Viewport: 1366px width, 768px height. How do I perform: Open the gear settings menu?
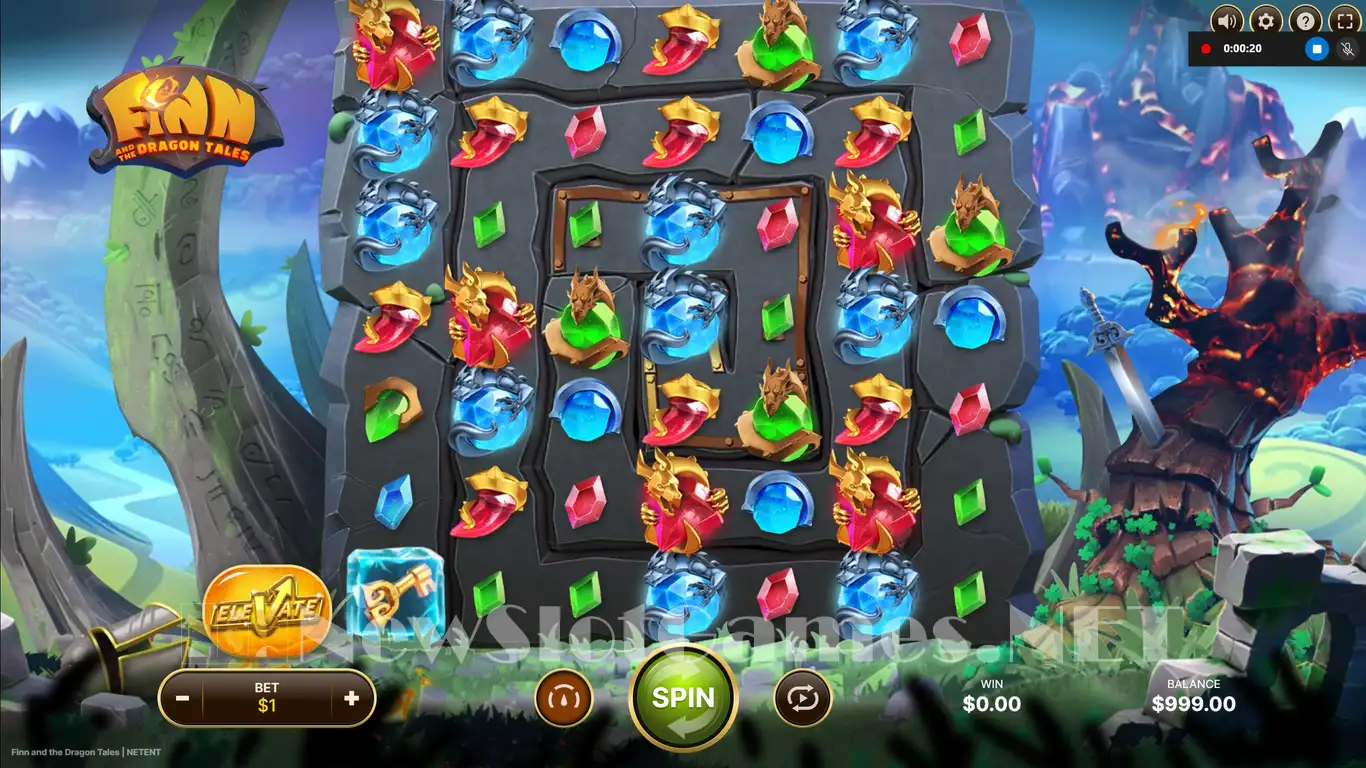[1266, 20]
